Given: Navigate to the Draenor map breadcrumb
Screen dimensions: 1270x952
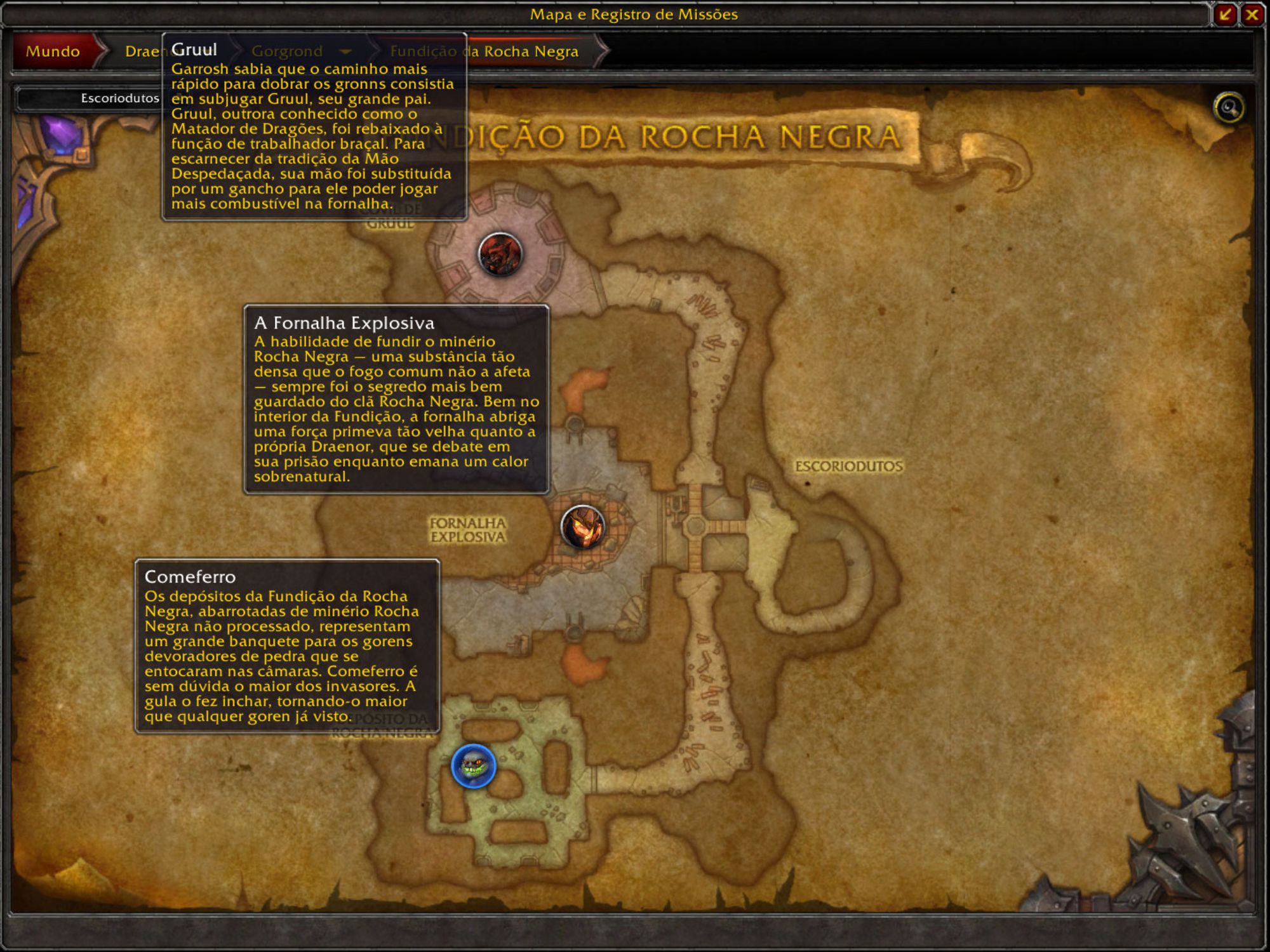Looking at the screenshot, I should (x=141, y=51).
